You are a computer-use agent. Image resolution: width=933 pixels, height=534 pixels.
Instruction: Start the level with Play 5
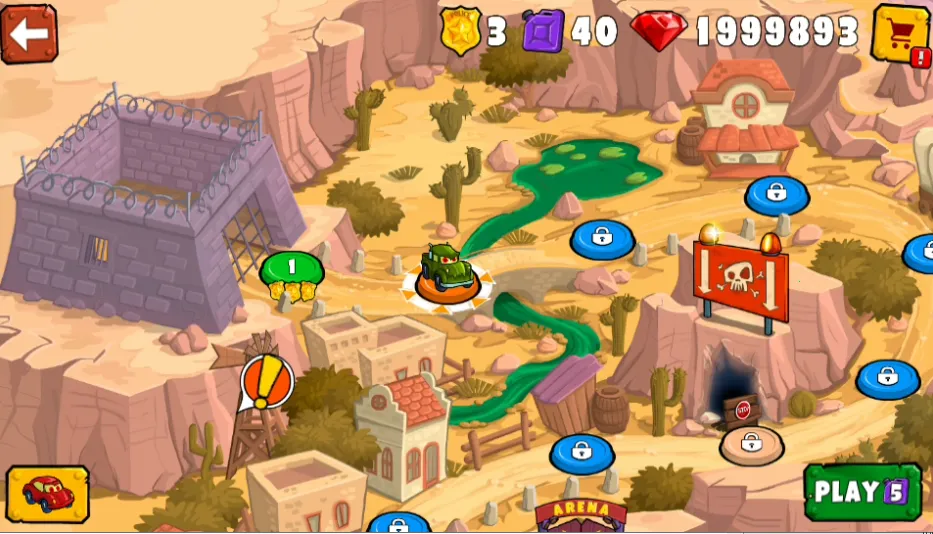862,491
